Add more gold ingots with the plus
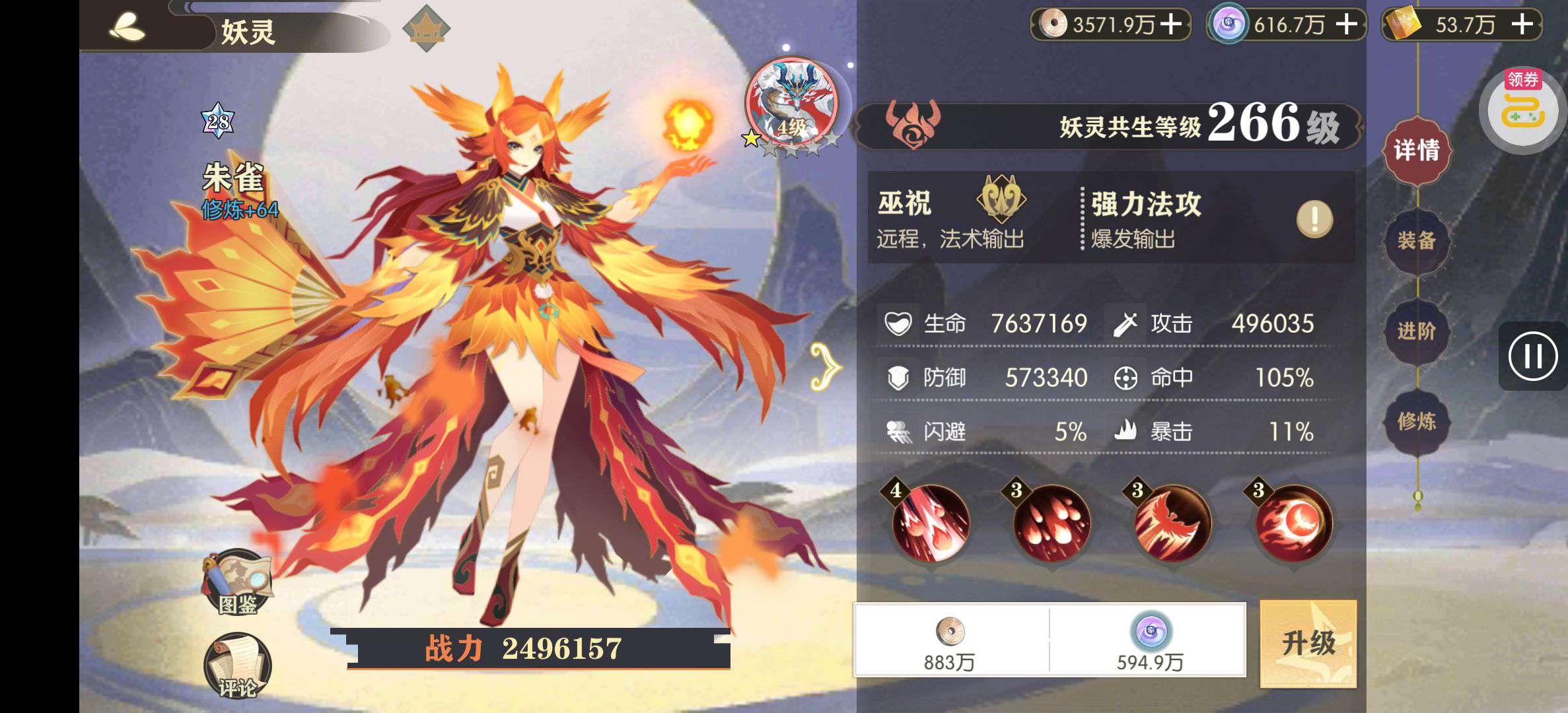The image size is (1568, 713). click(1522, 24)
